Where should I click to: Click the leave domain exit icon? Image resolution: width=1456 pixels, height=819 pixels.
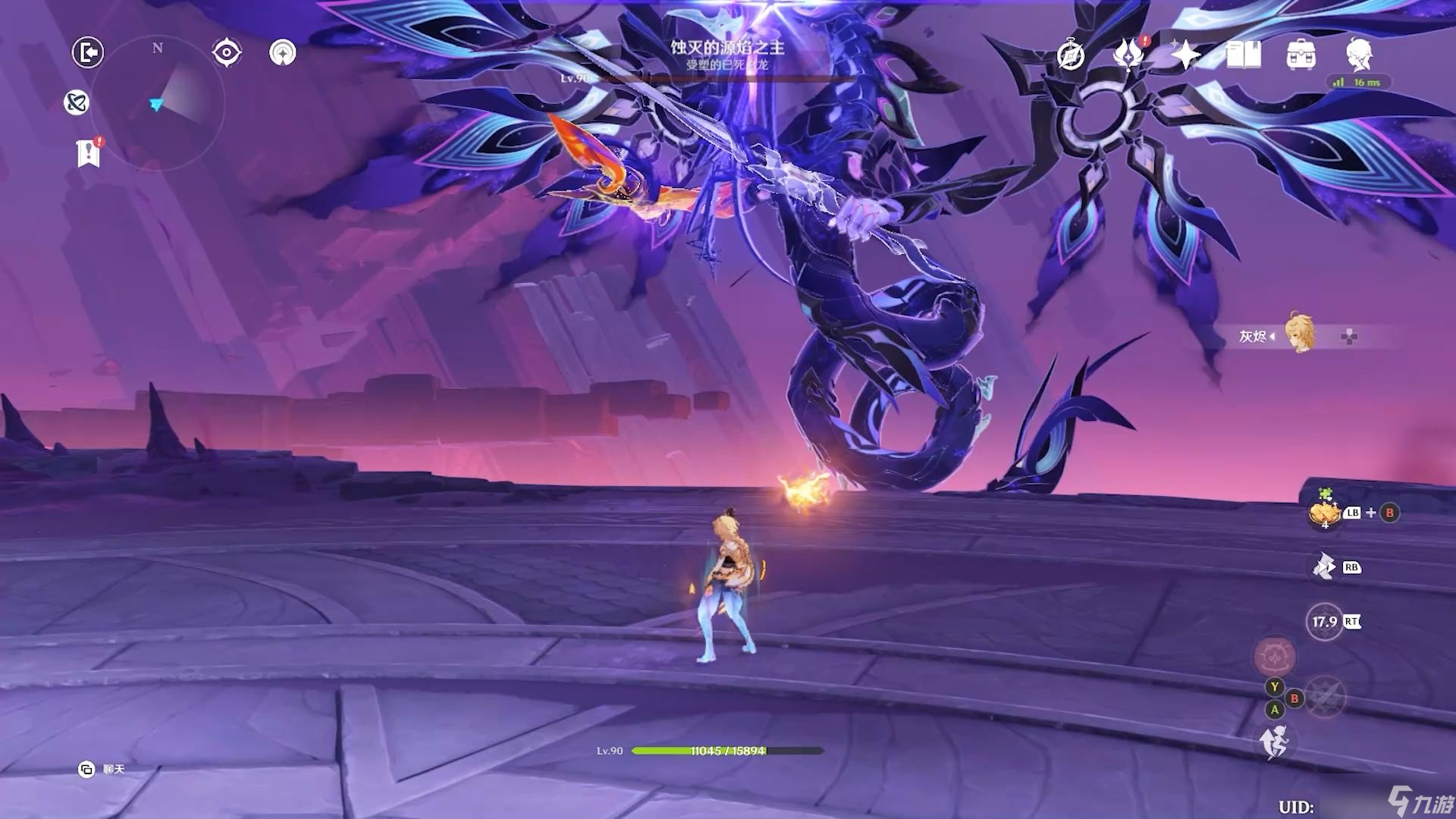[88, 52]
